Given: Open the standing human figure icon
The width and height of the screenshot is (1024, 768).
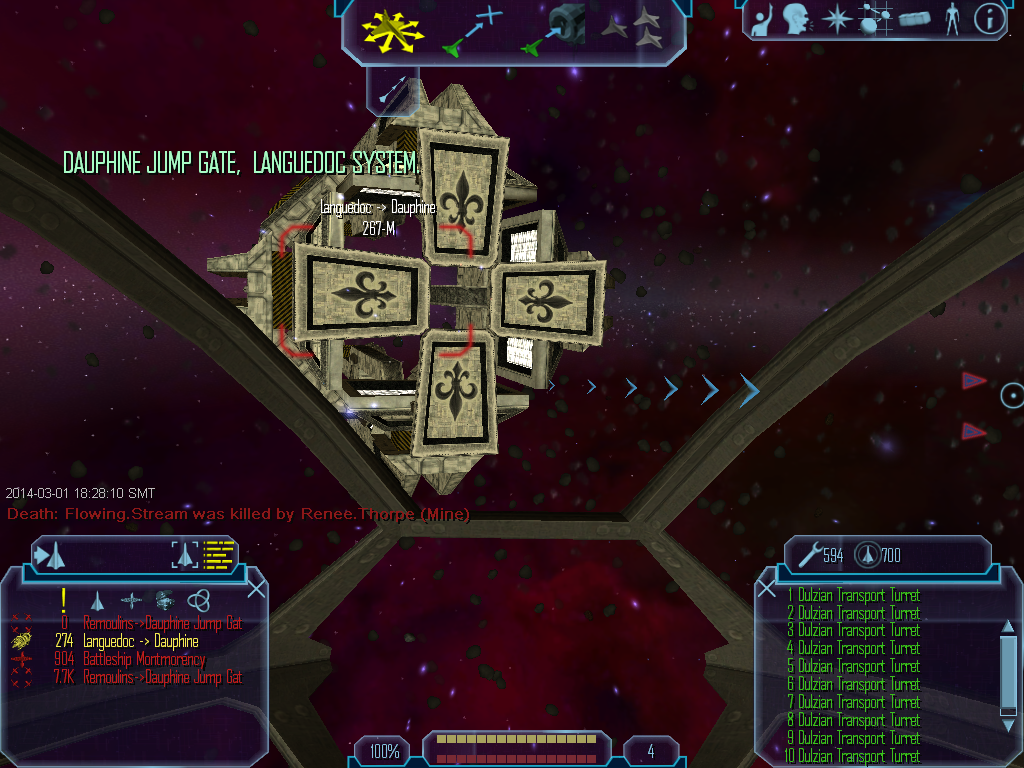Looking at the screenshot, I should (x=952, y=20).
